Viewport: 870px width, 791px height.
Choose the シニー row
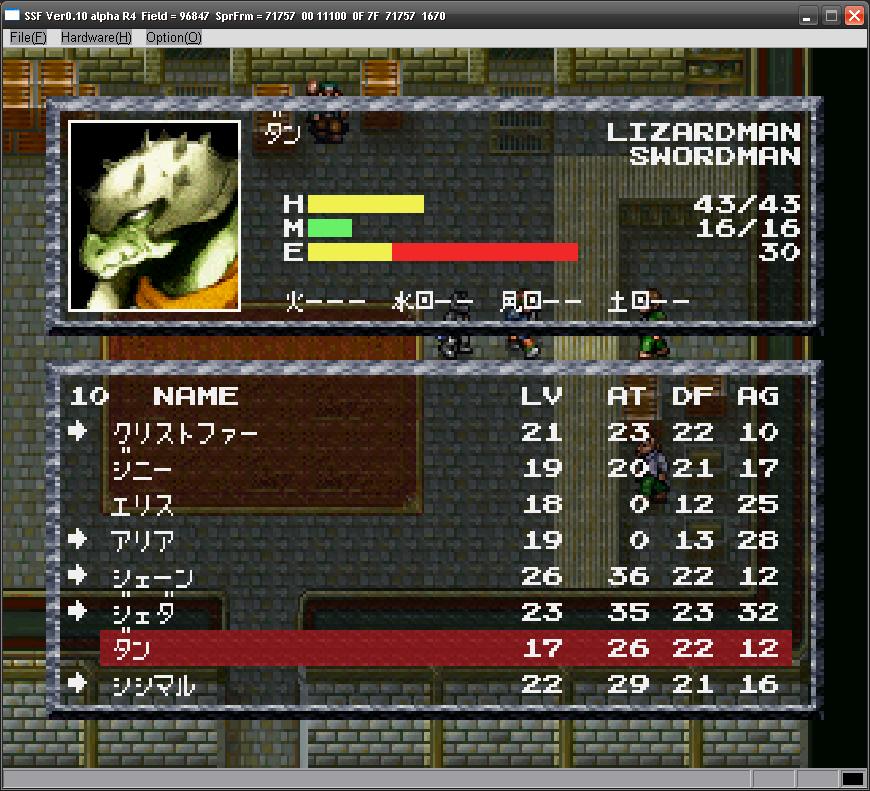(x=143, y=468)
